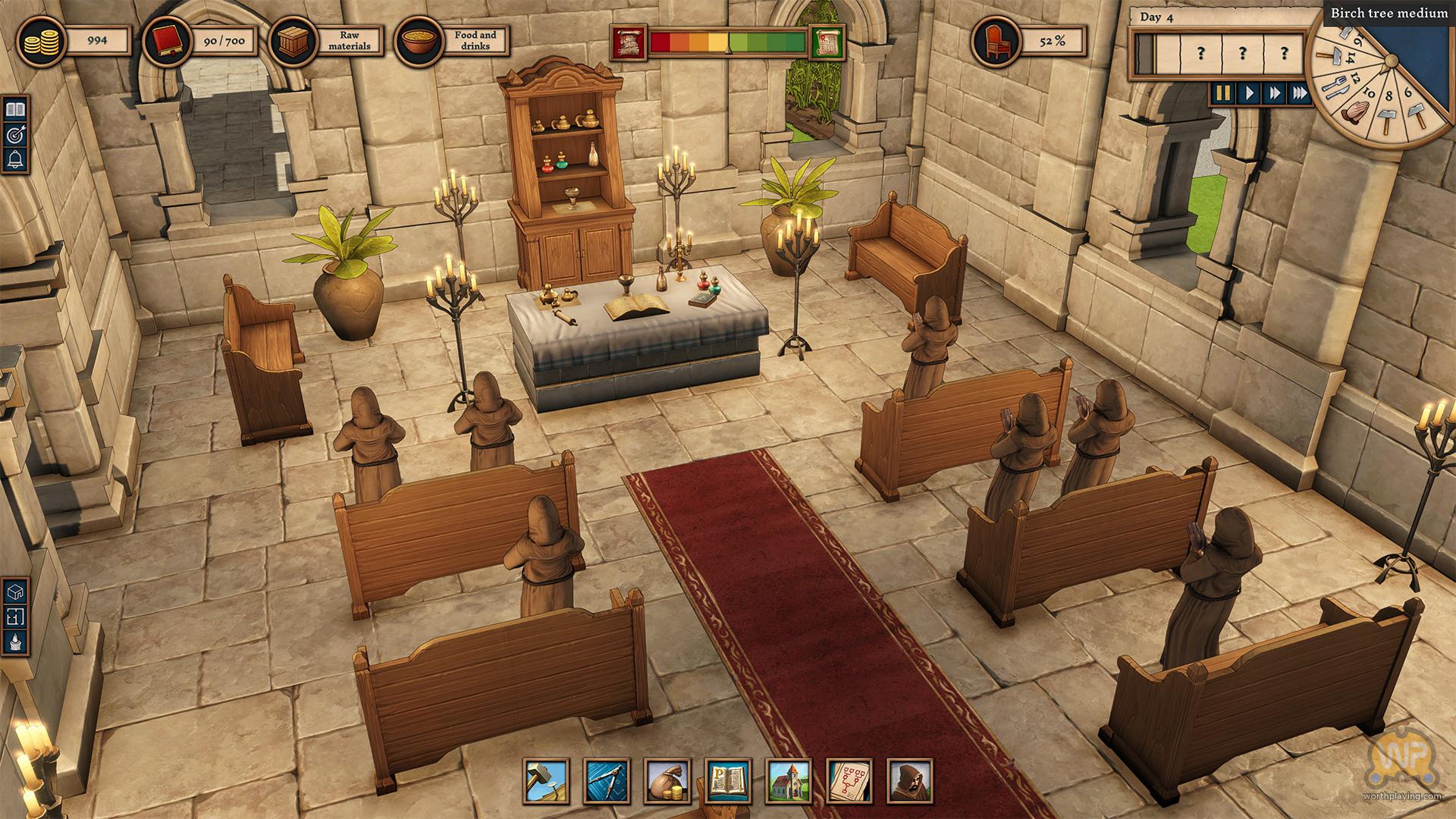Switch to triple fast-forward speed
Viewport: 1456px width, 819px height.
tap(1300, 93)
